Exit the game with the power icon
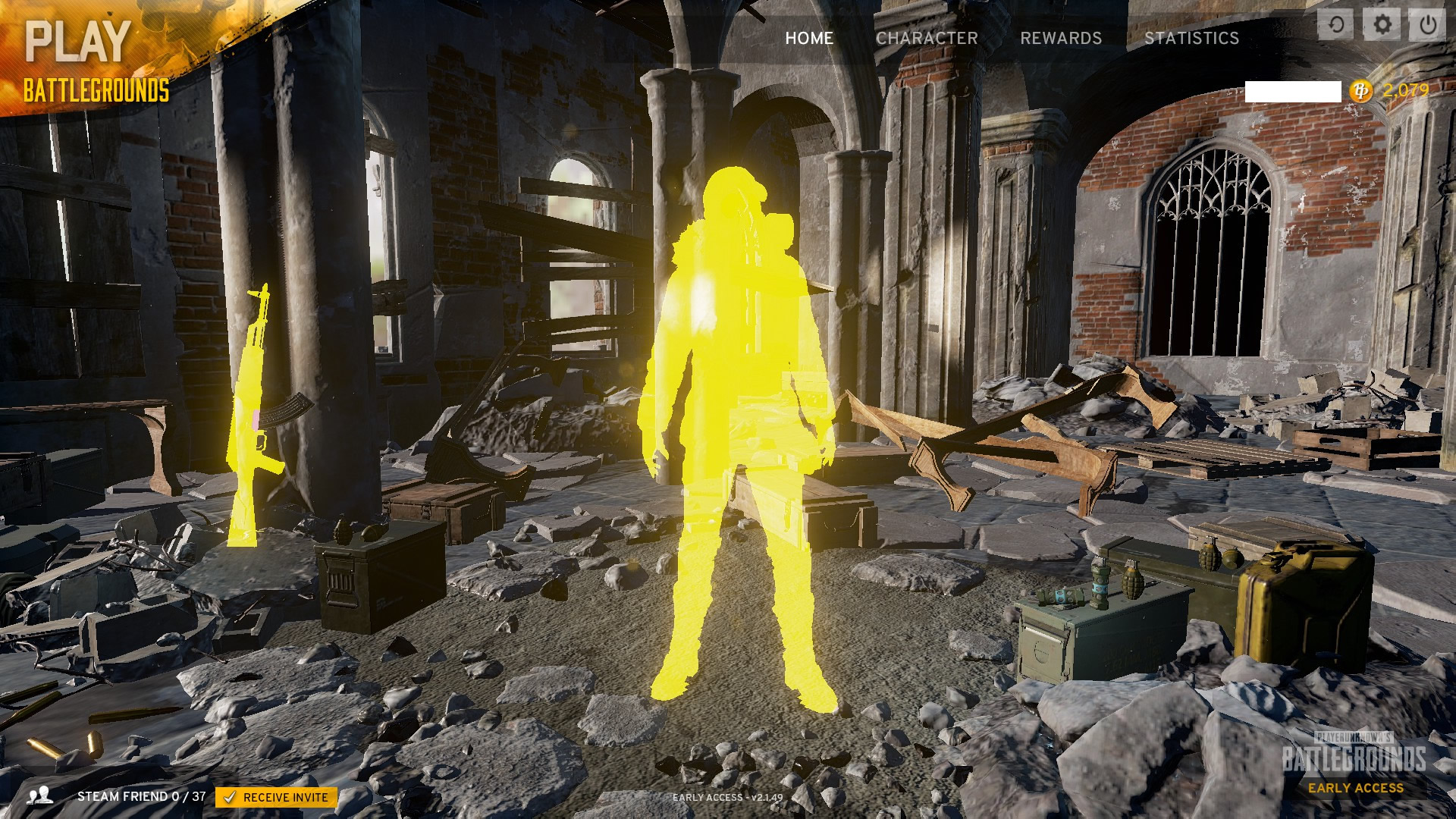The image size is (1456, 819). point(1427,25)
